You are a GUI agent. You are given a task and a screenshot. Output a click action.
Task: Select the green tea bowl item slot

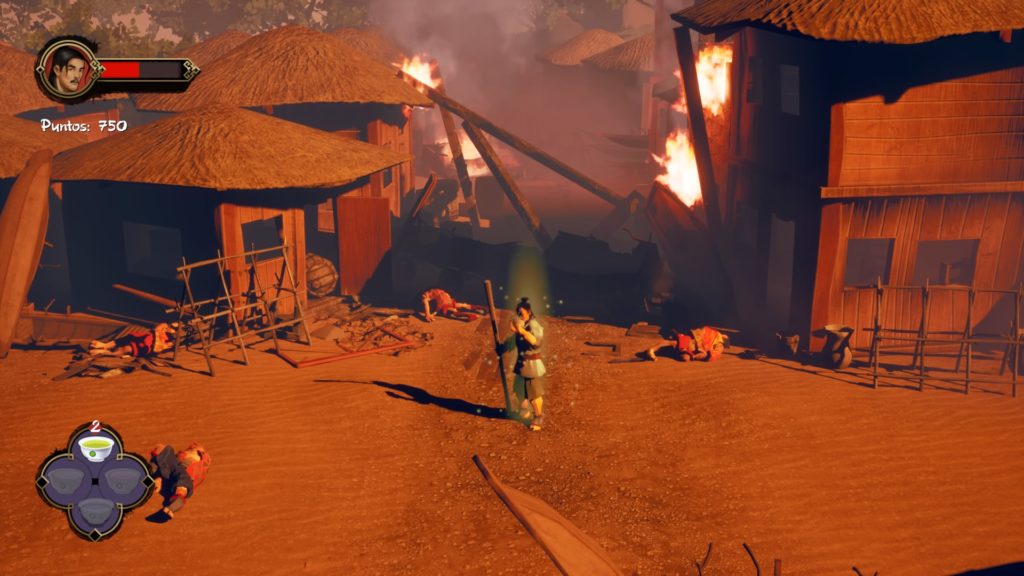96,448
